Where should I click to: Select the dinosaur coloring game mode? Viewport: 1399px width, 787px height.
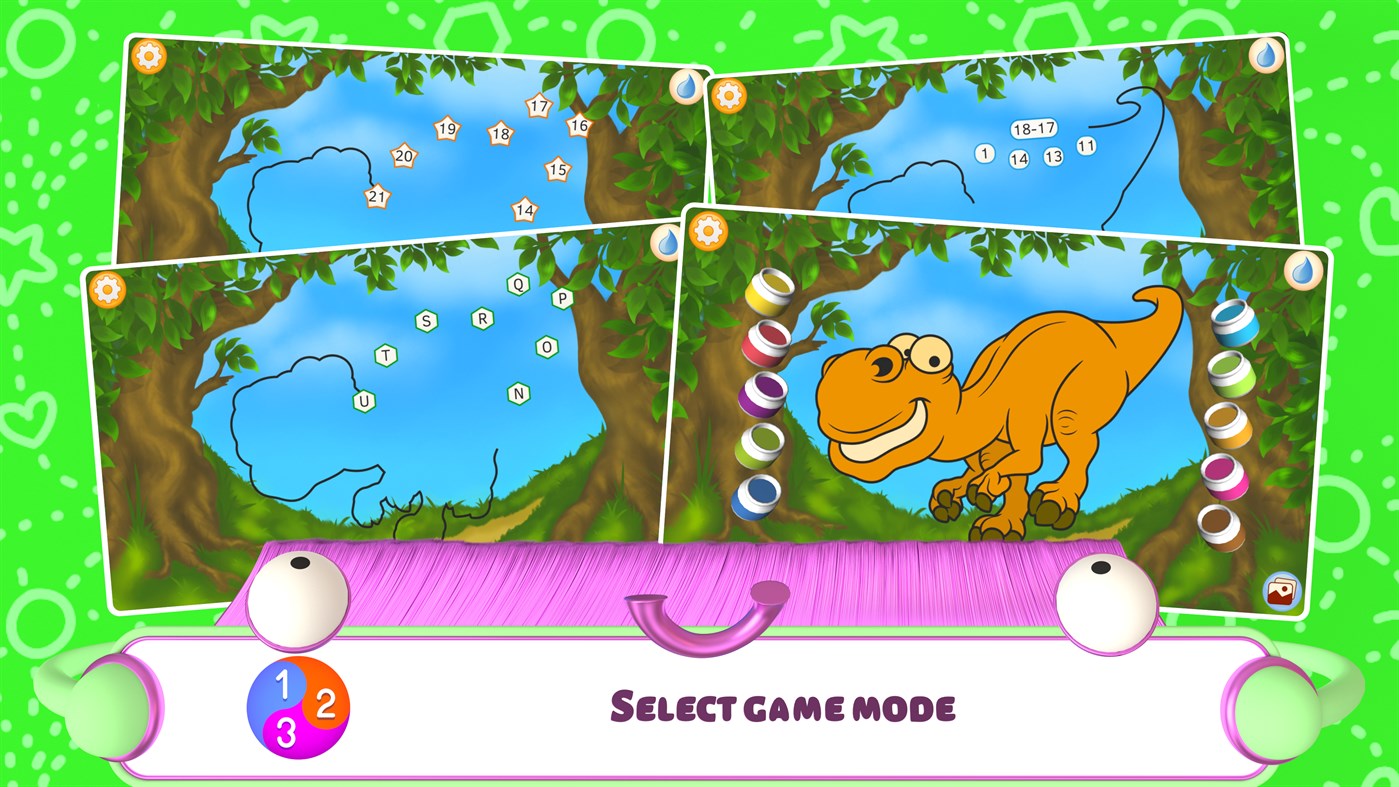(x=990, y=400)
